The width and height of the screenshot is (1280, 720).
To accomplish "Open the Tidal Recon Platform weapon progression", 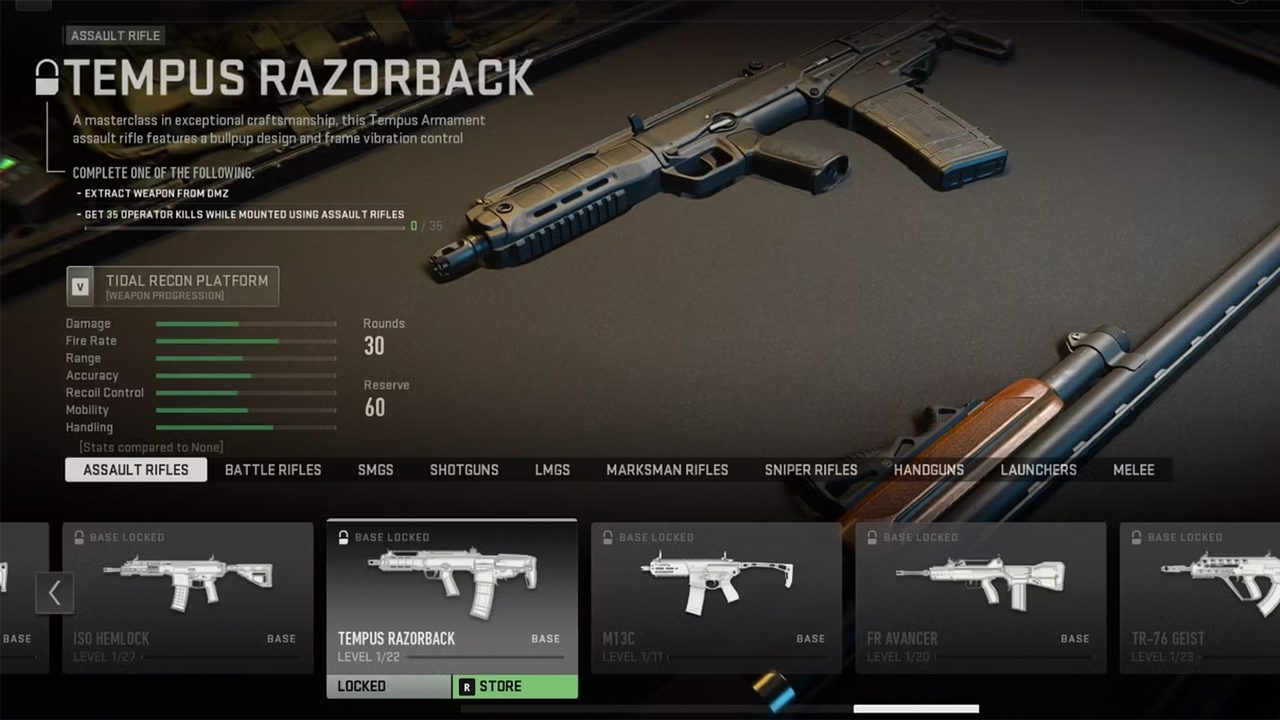I will (x=173, y=286).
